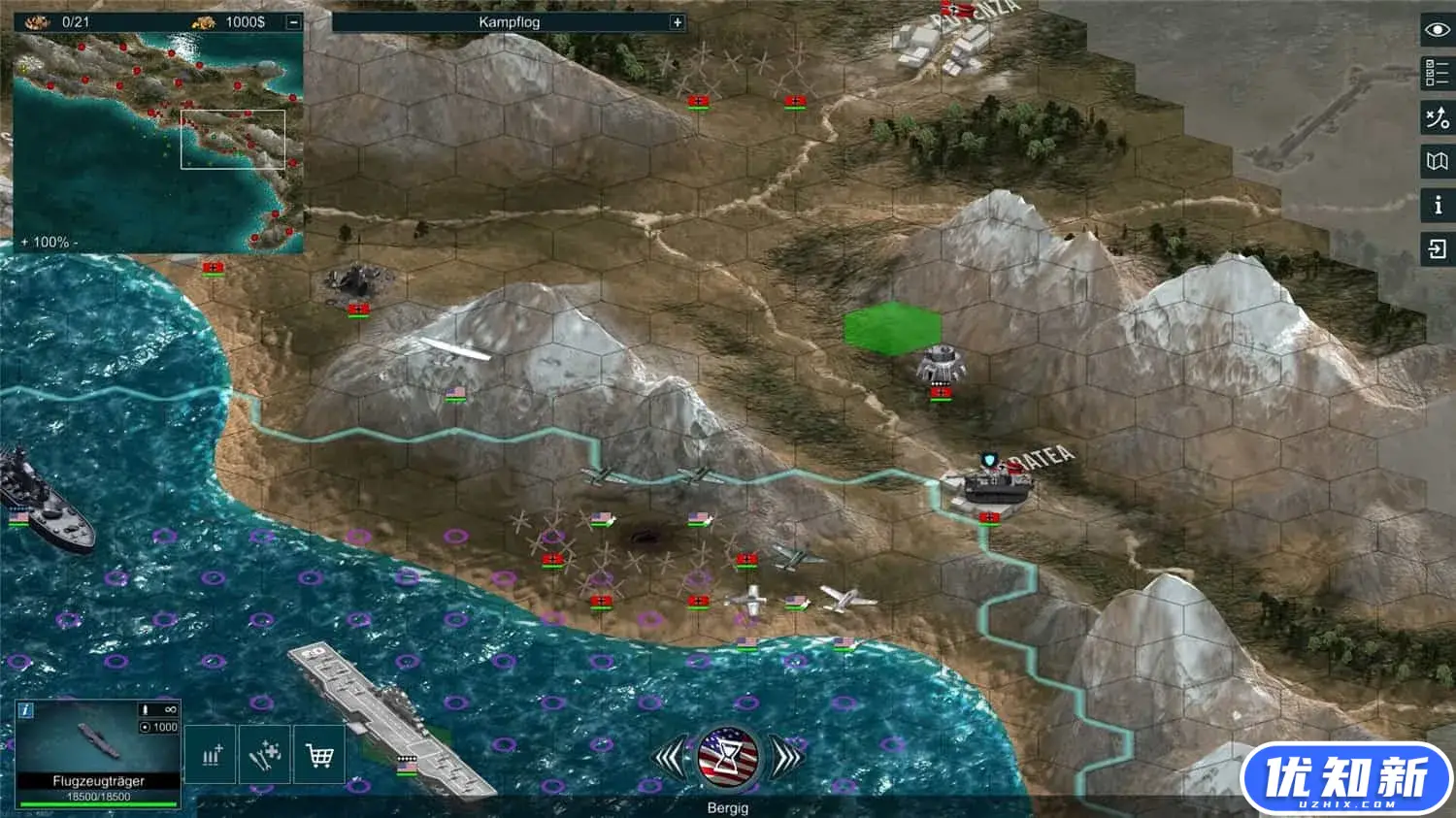Open the objectives checklist panel
The image size is (1456, 818).
[1436, 75]
